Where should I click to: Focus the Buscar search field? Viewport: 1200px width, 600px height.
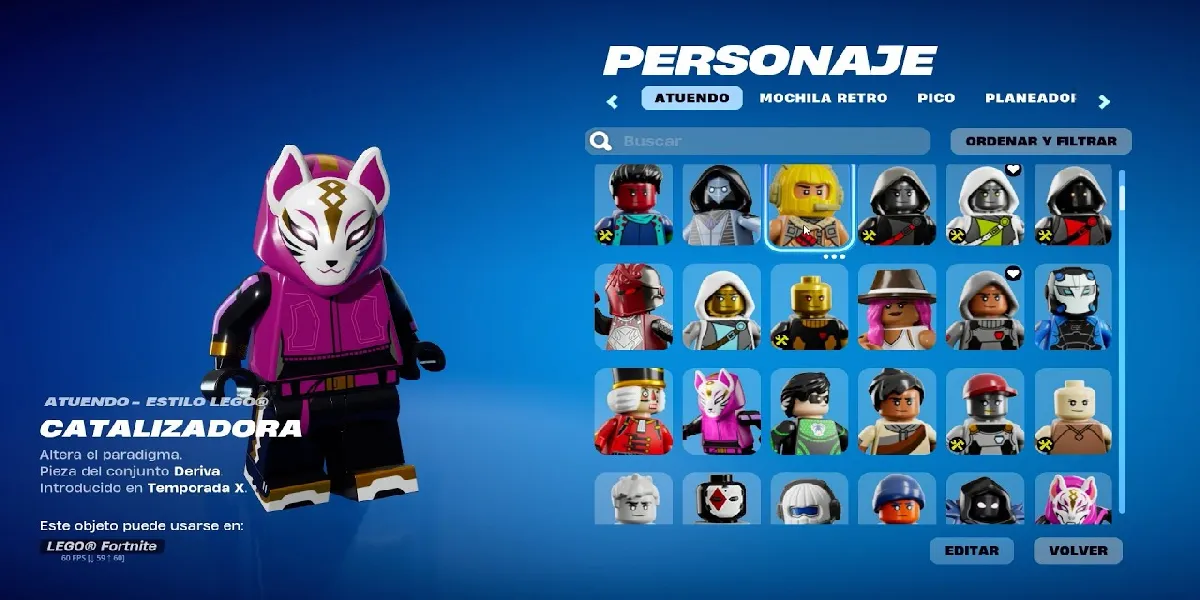(x=770, y=141)
